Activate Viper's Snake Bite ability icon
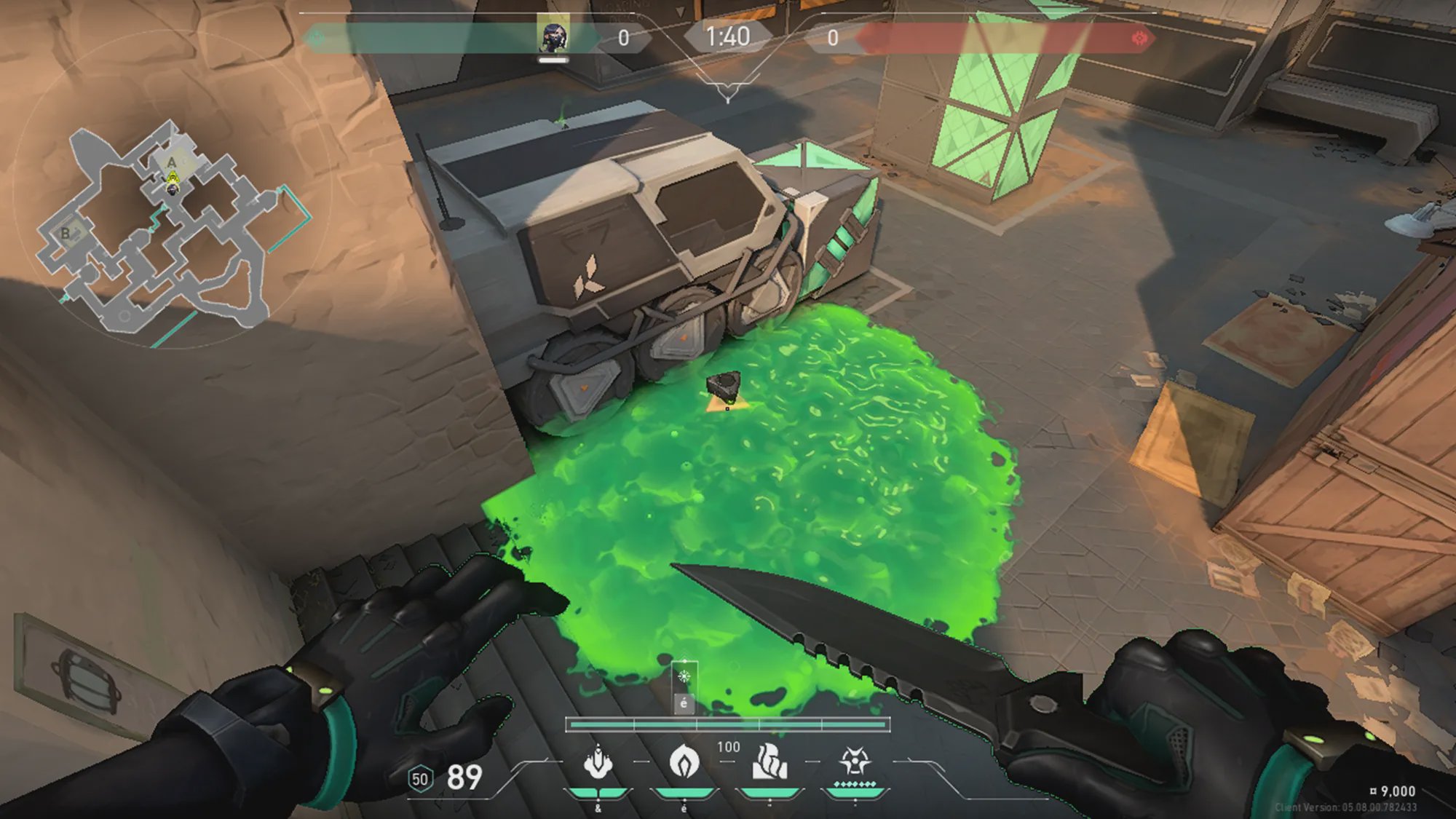Image resolution: width=1456 pixels, height=819 pixels. coord(598,763)
